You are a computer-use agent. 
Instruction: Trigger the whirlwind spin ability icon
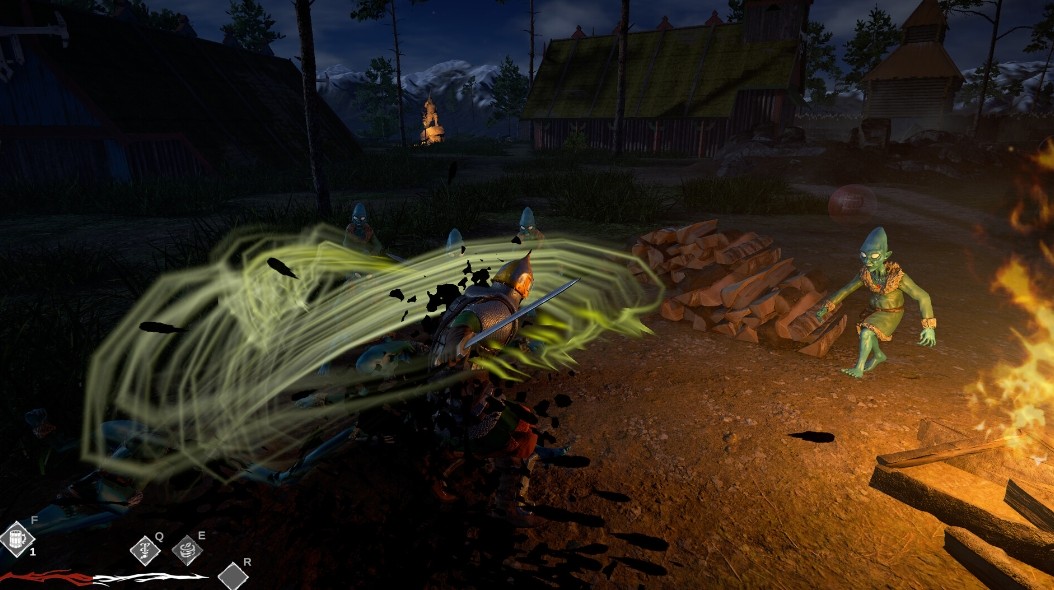[x=187, y=550]
